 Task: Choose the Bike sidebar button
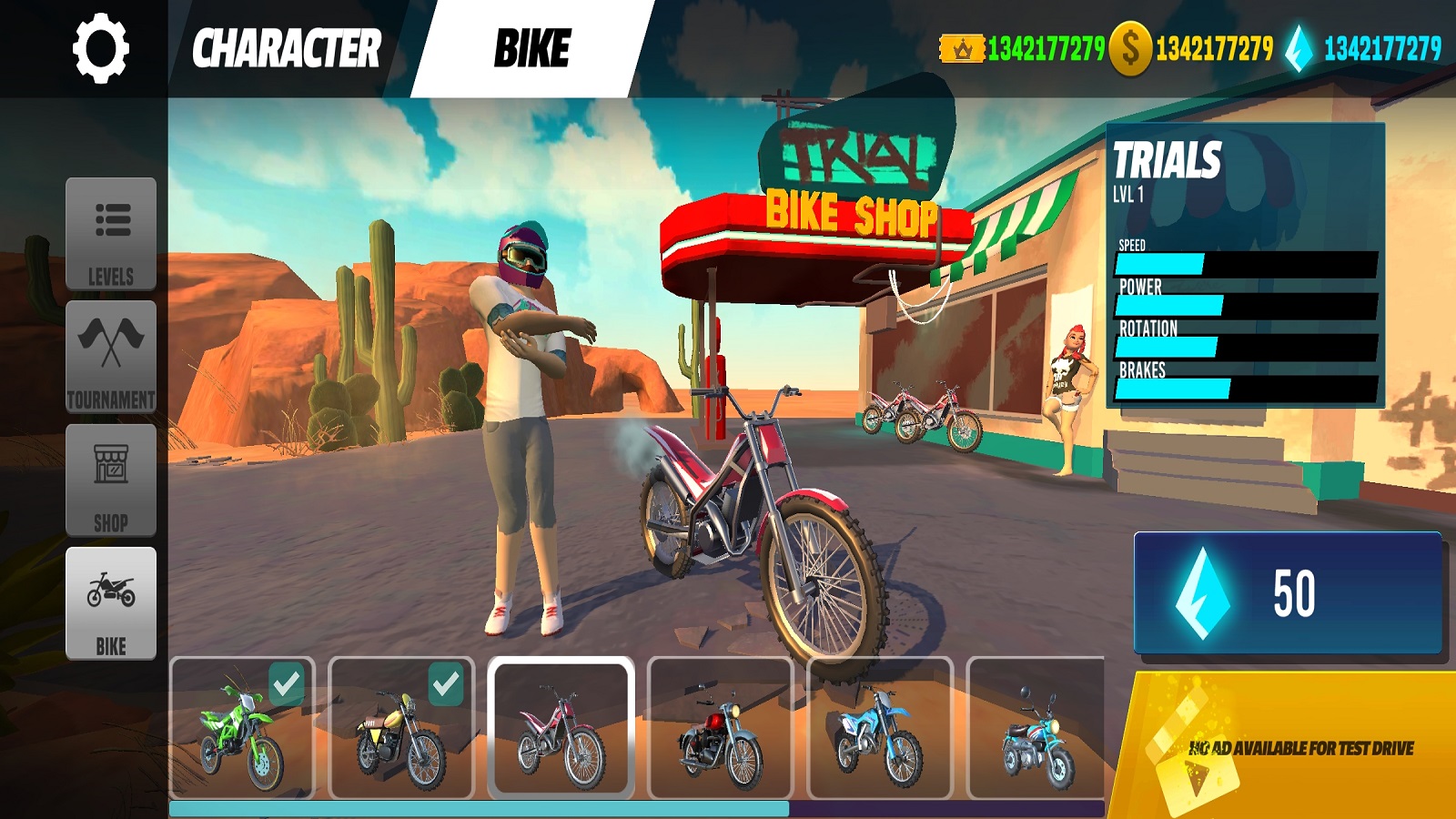[111, 603]
